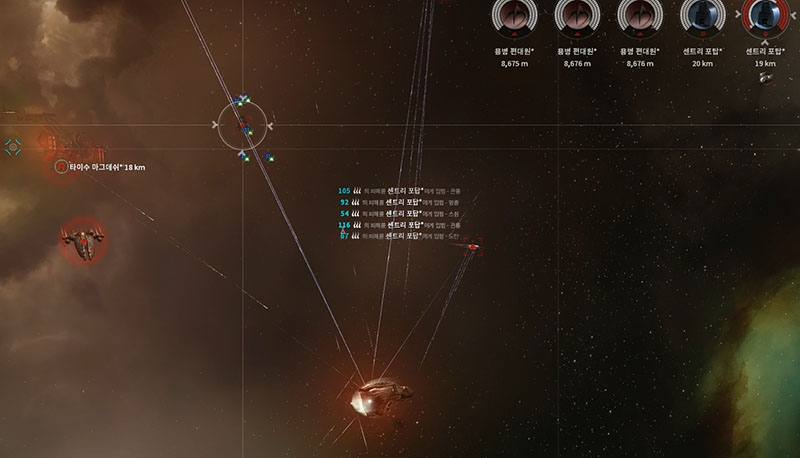800x458 pixels.
Task: Select the active sentry turret target at 19 km
Action: 765,17
